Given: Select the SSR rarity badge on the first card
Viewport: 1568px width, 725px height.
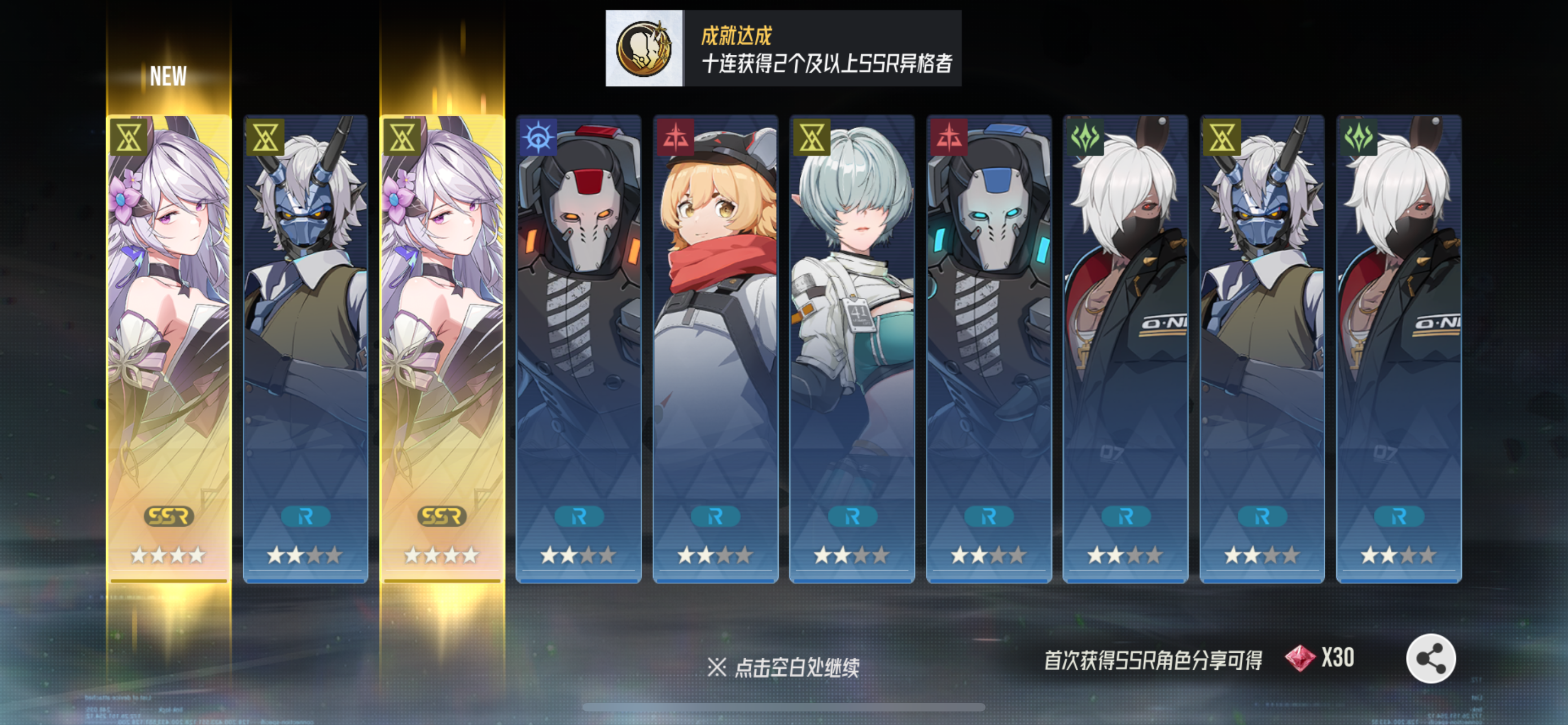Looking at the screenshot, I should click(x=168, y=517).
